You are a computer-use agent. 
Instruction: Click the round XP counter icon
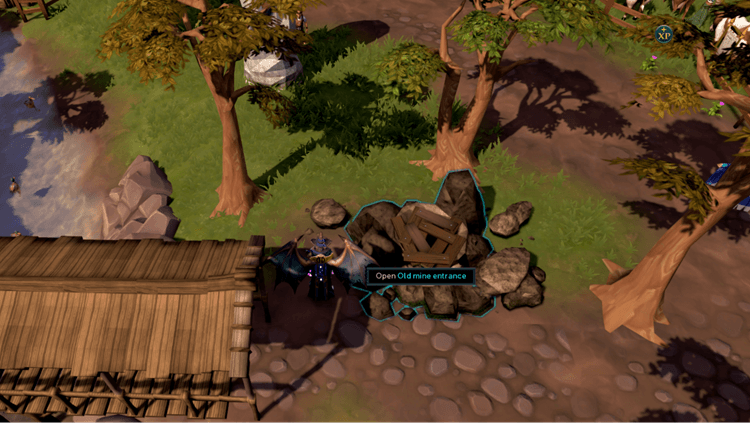point(663,34)
